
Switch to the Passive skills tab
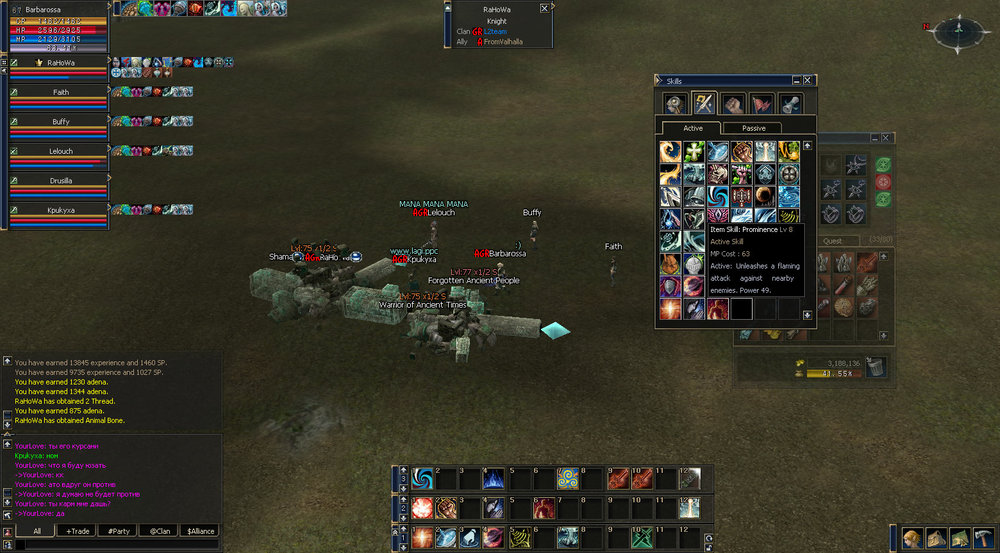(x=748, y=128)
